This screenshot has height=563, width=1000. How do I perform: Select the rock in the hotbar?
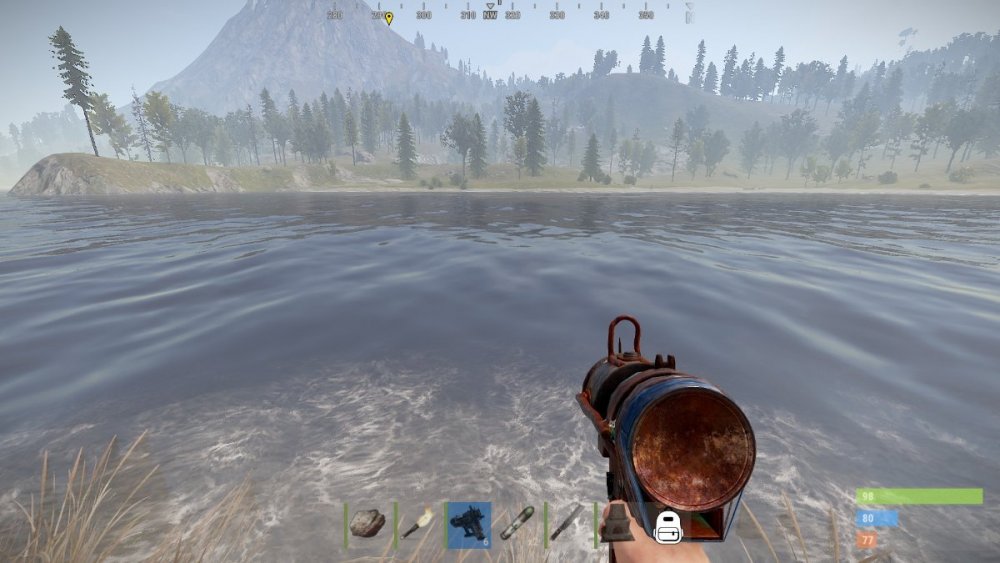click(368, 523)
